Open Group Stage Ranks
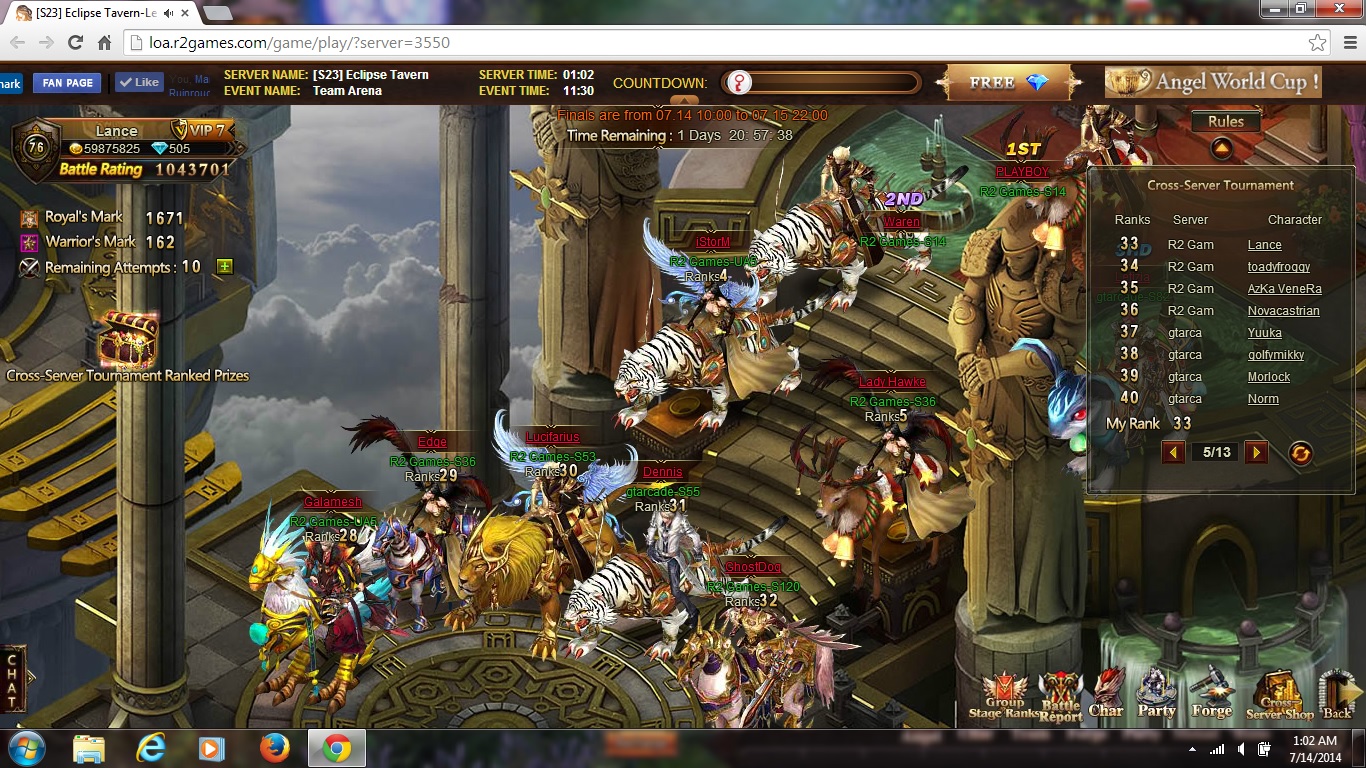Viewport: 1366px width, 768px height. [x=1004, y=696]
